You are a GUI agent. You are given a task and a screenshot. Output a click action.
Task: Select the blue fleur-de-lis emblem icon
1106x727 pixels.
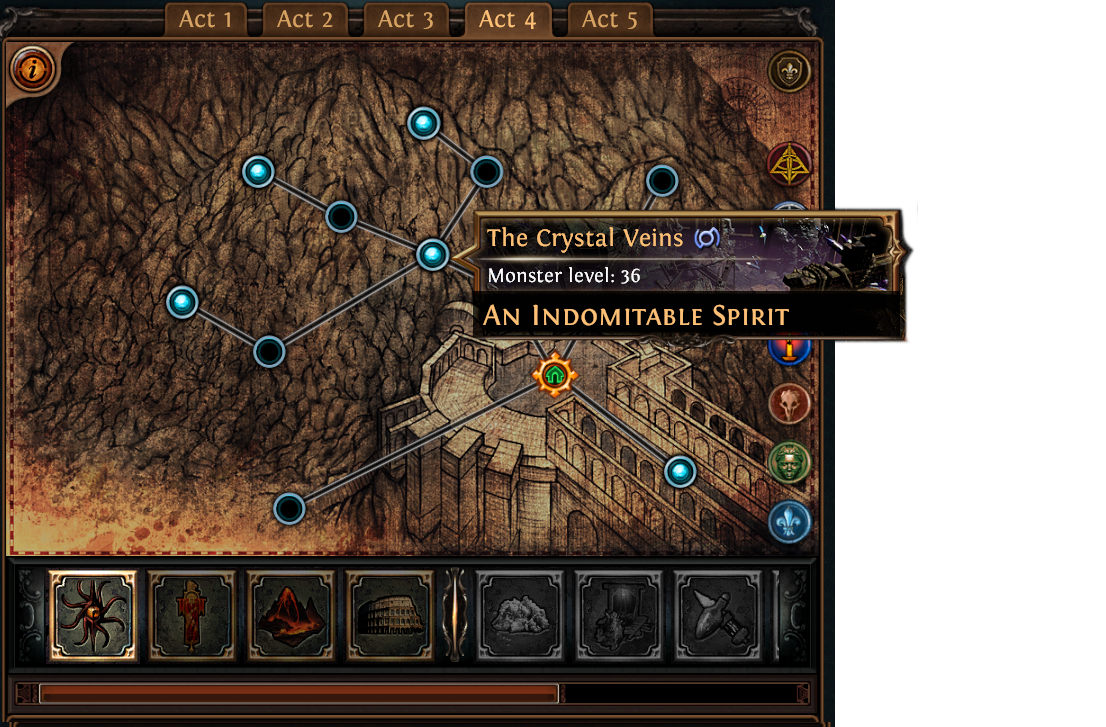[789, 521]
